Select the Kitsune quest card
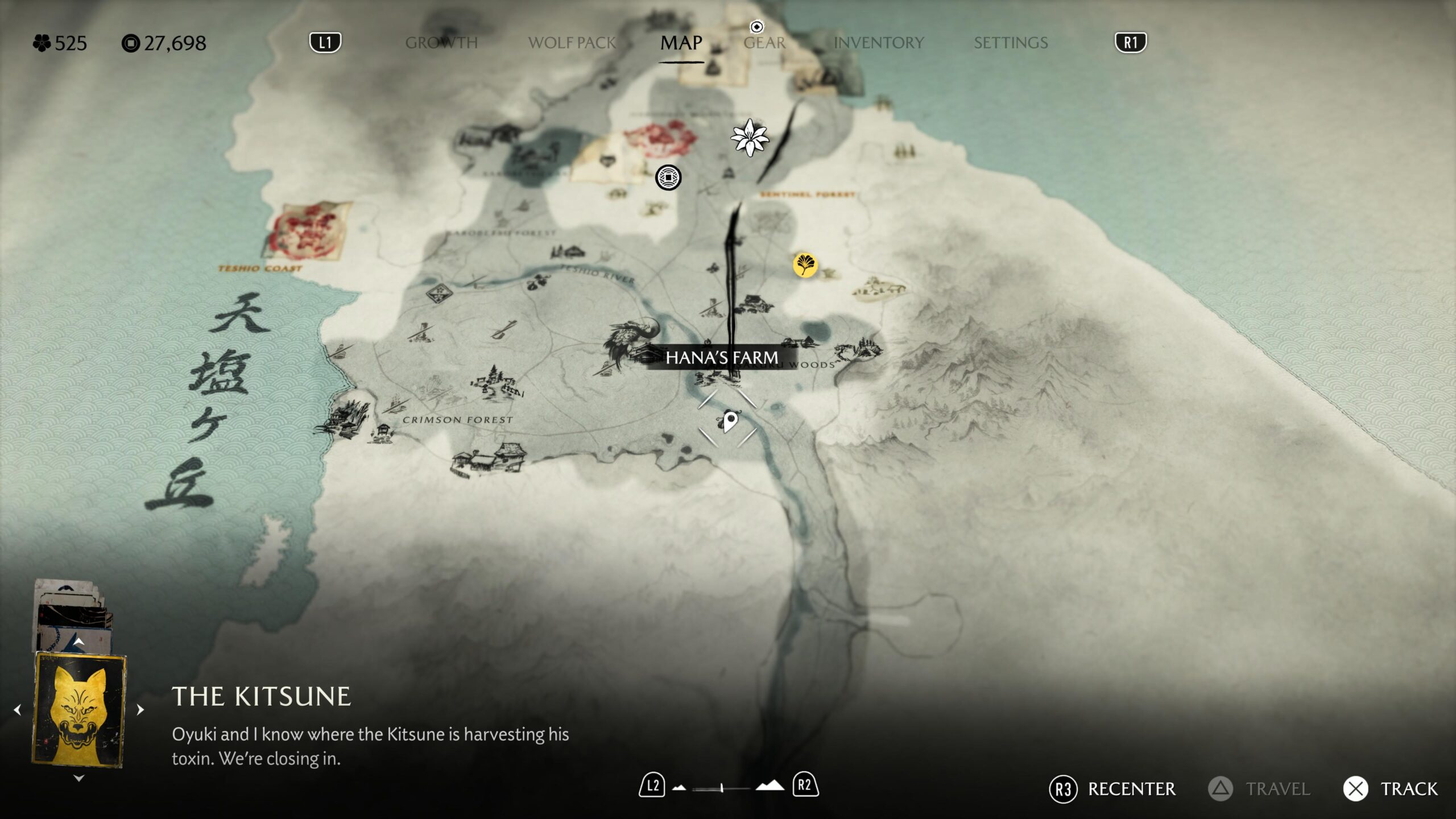 (79, 709)
